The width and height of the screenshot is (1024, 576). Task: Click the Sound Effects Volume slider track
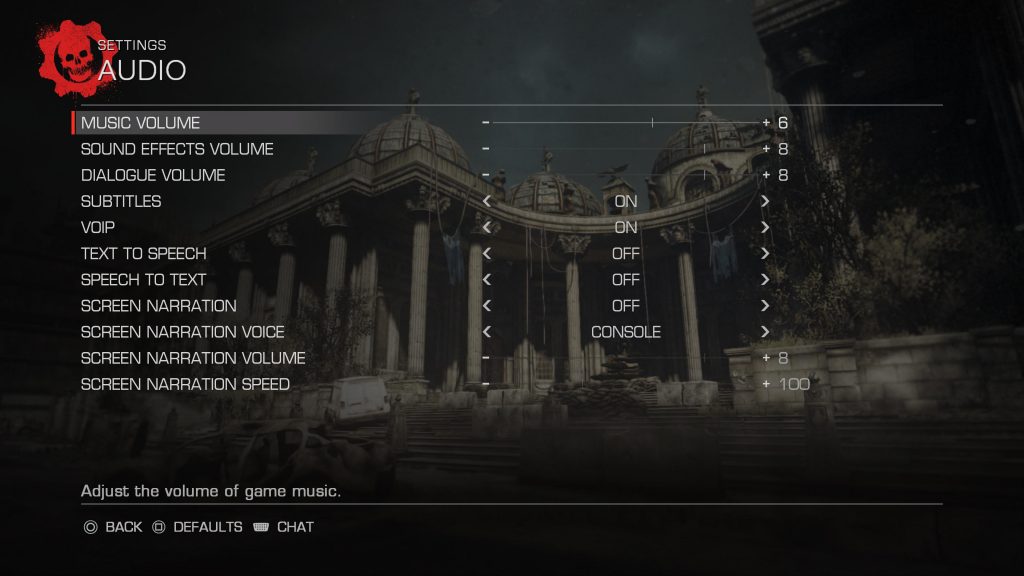pyautogui.click(x=625, y=149)
